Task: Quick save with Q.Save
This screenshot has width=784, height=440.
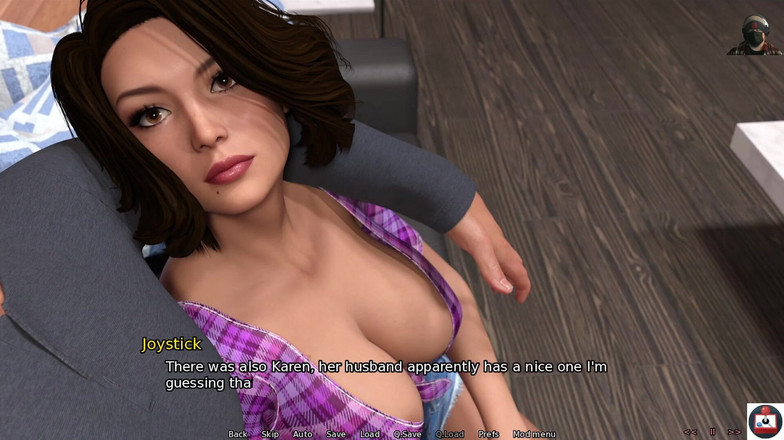Action: 407,434
